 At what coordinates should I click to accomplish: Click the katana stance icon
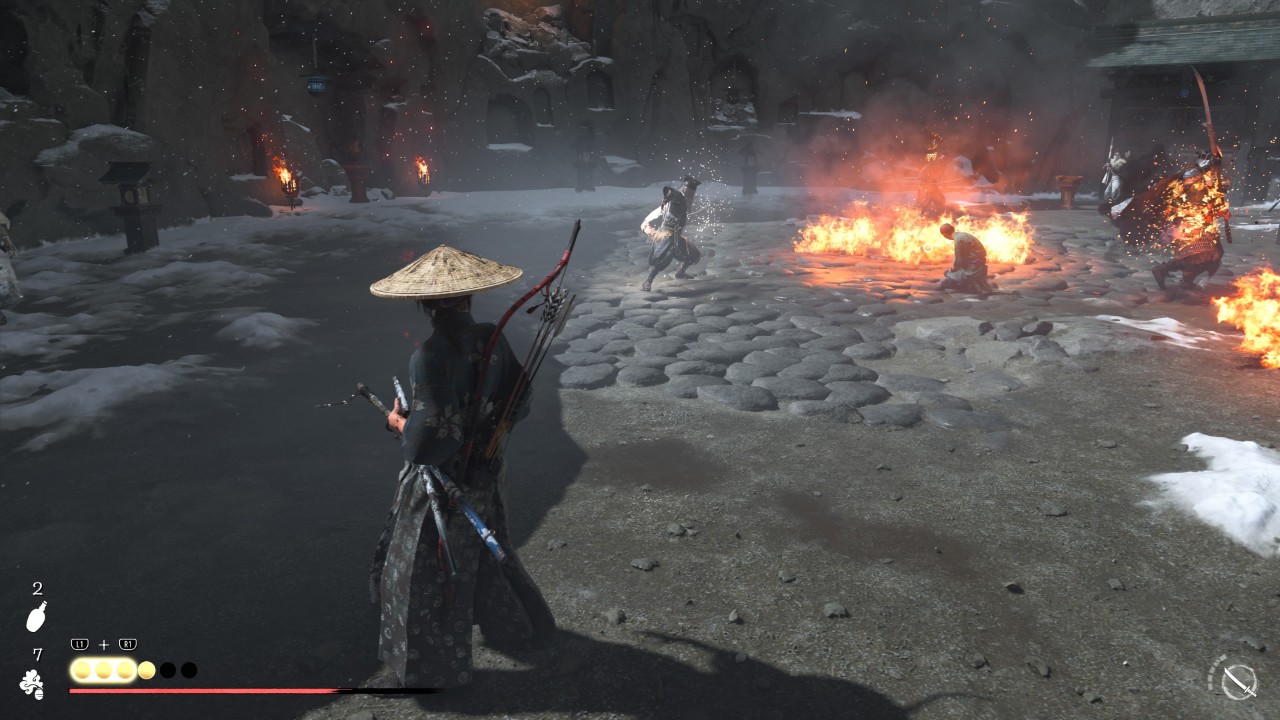tap(1238, 681)
